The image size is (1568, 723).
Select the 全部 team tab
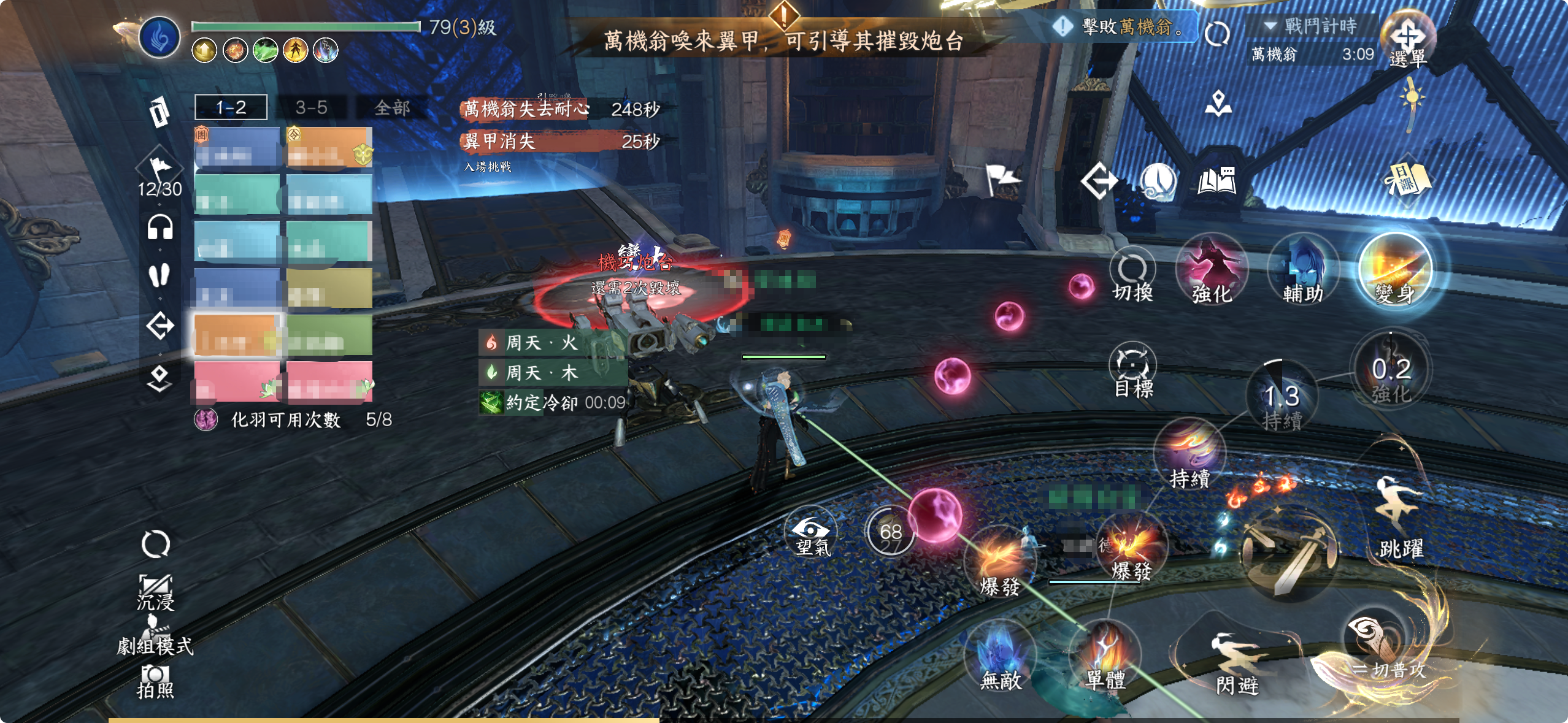click(392, 108)
